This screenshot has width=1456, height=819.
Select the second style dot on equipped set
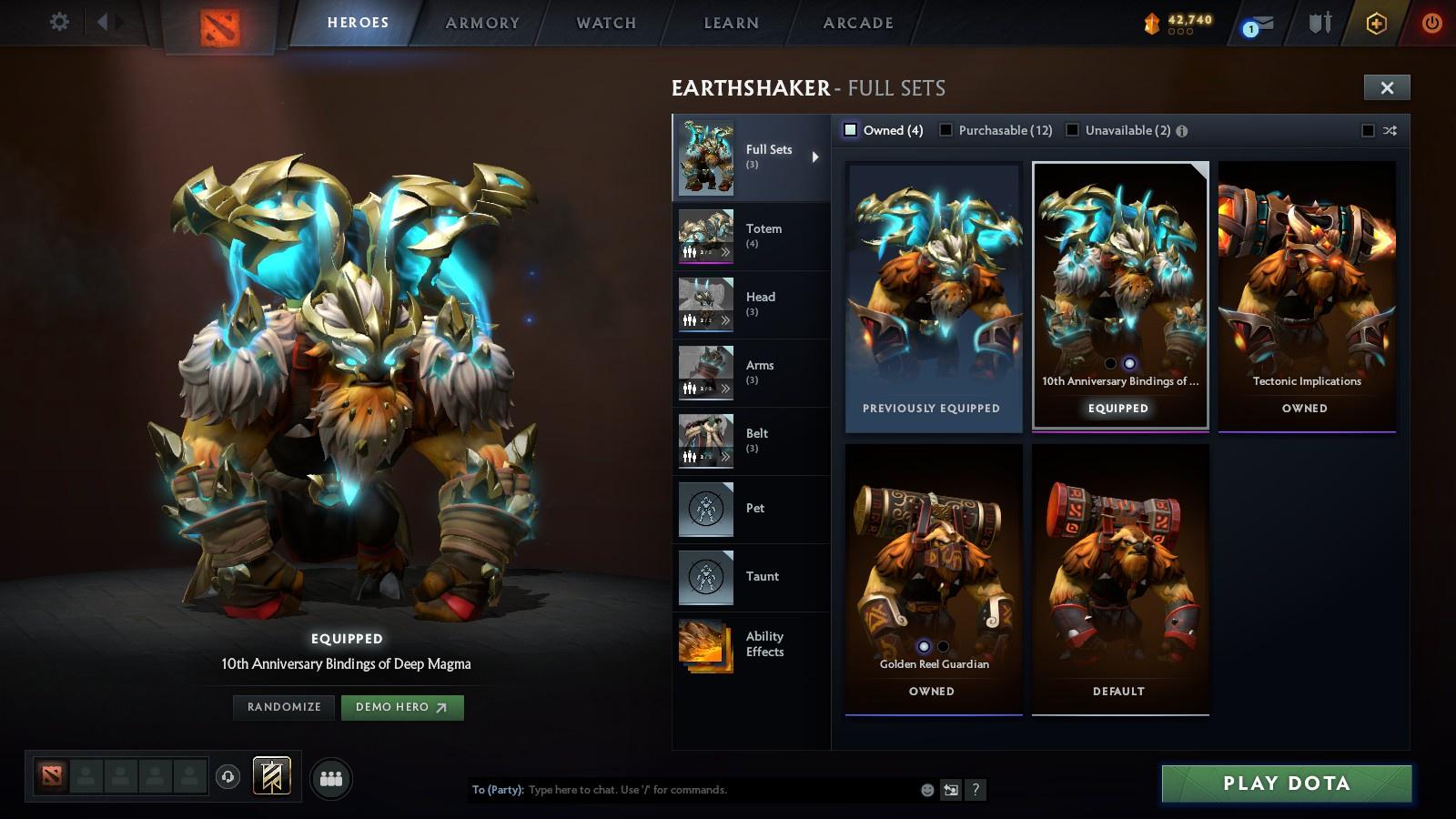point(1128,363)
